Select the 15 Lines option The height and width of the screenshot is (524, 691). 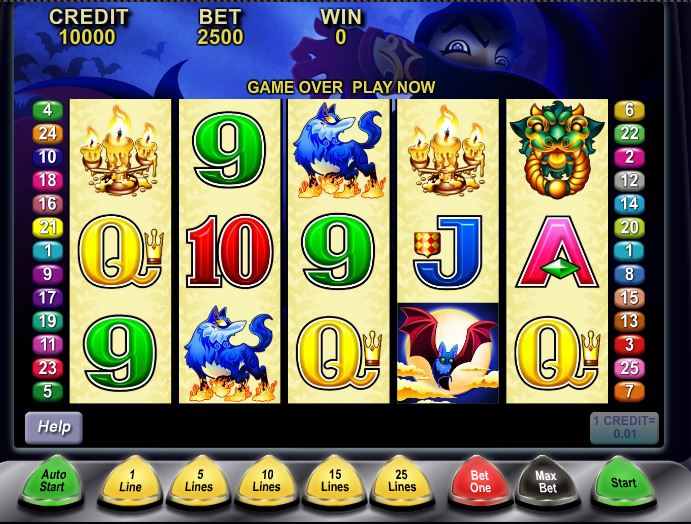(335, 481)
